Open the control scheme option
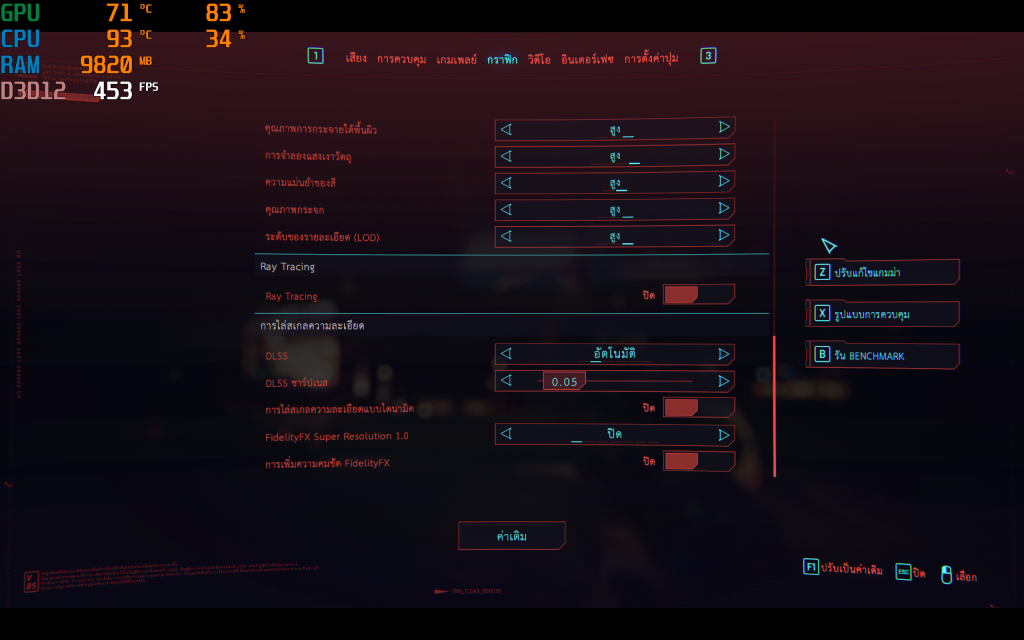Image resolution: width=1024 pixels, height=640 pixels. click(x=882, y=314)
